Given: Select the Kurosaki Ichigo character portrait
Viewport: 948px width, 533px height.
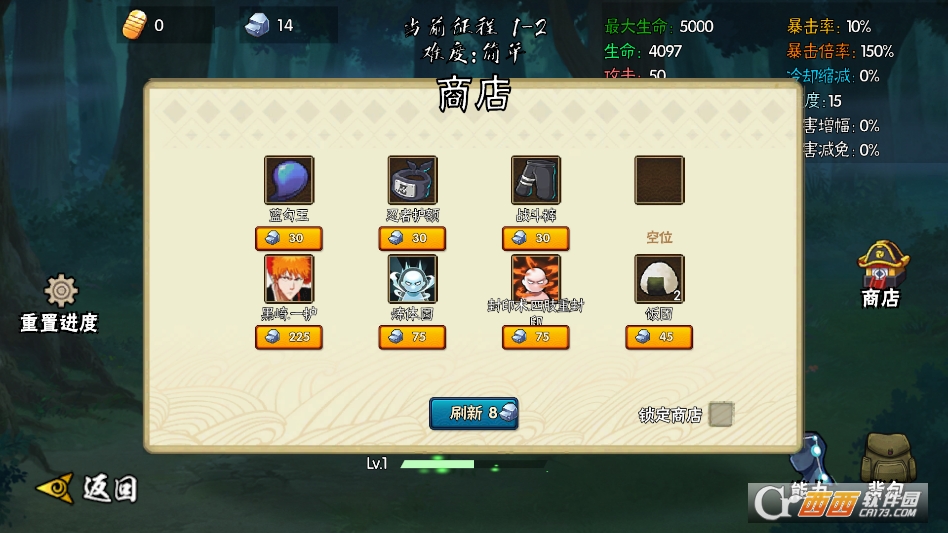Looking at the screenshot, I should click(289, 279).
